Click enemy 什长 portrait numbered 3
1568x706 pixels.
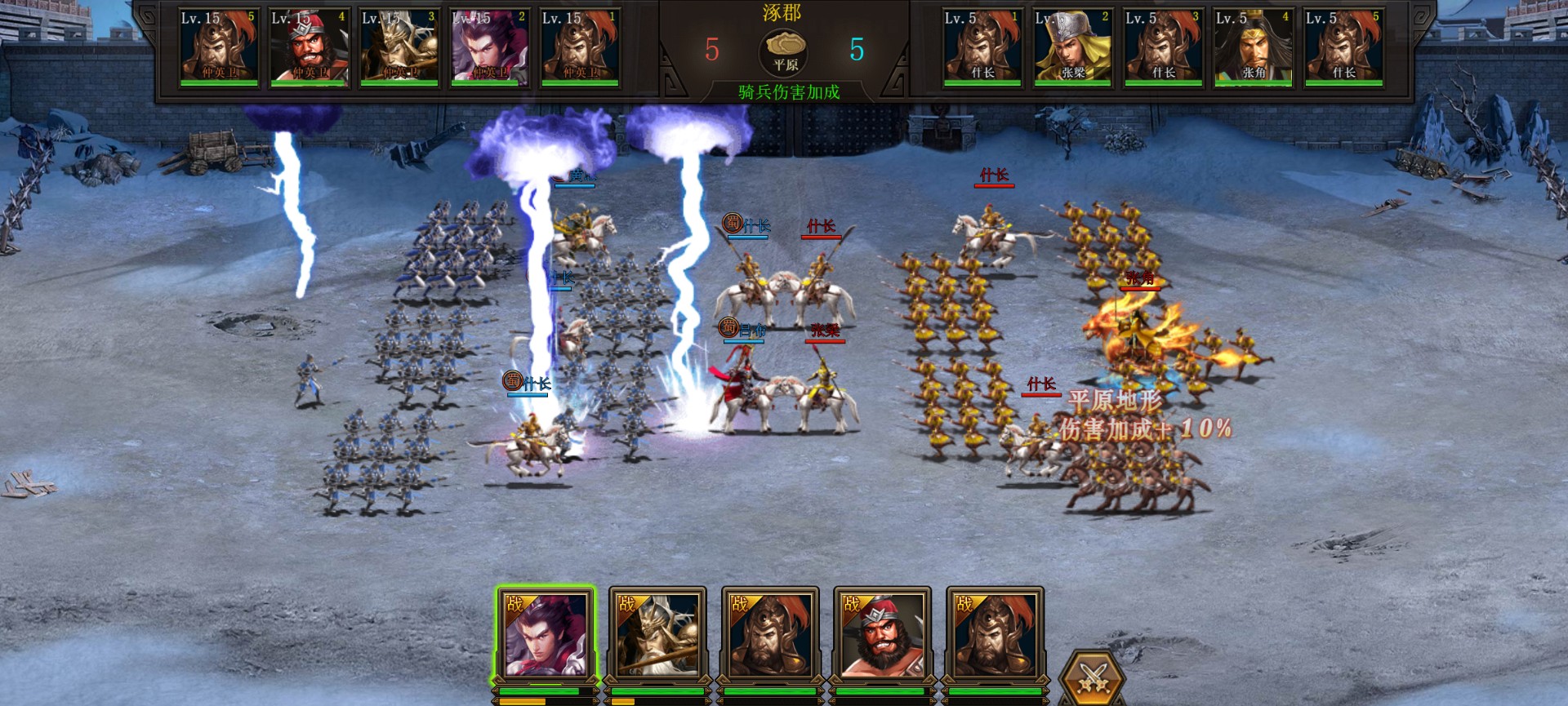[1163, 47]
